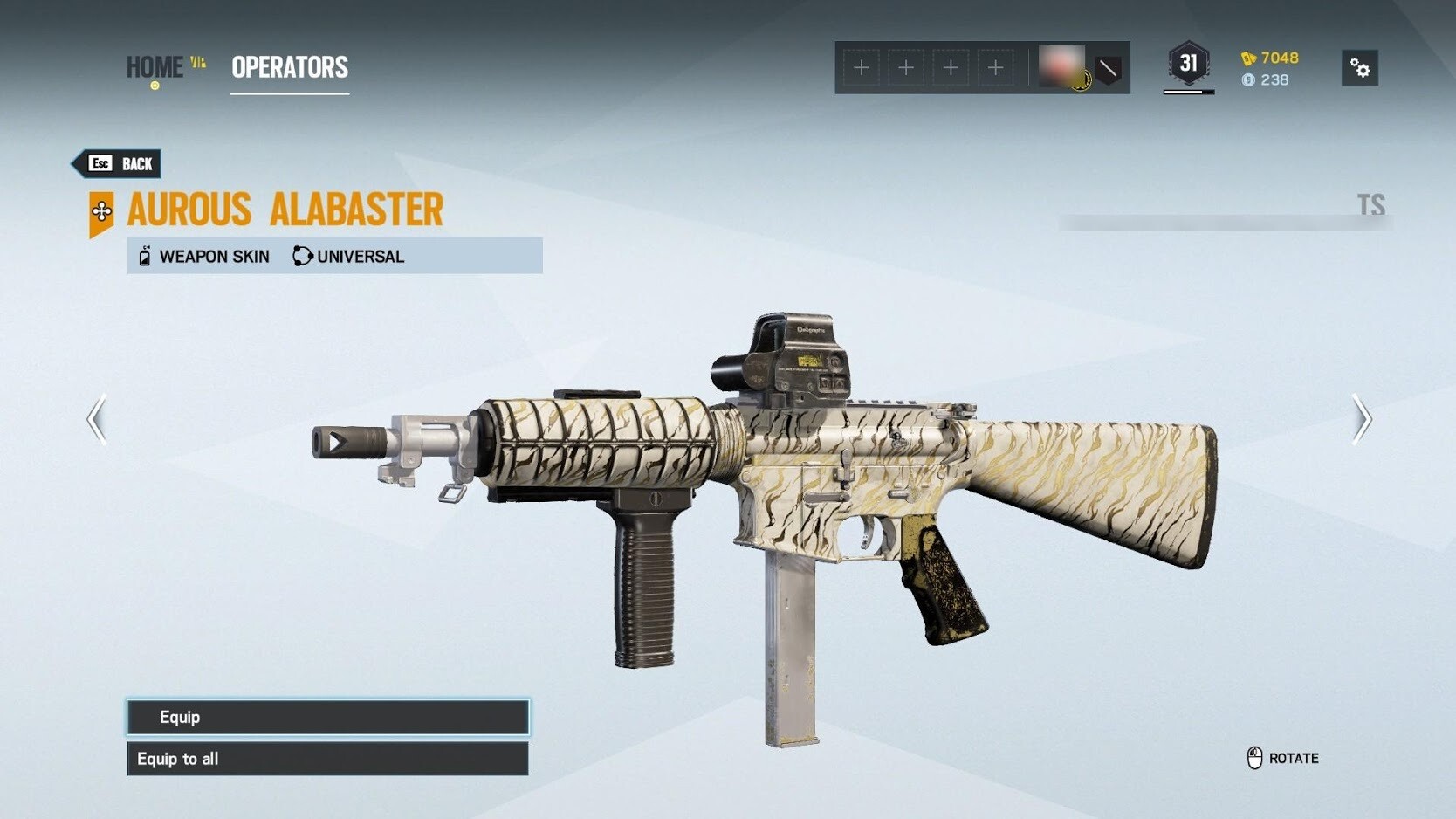Click the blurred player avatar
The width and height of the screenshot is (1456, 819).
point(1062,66)
